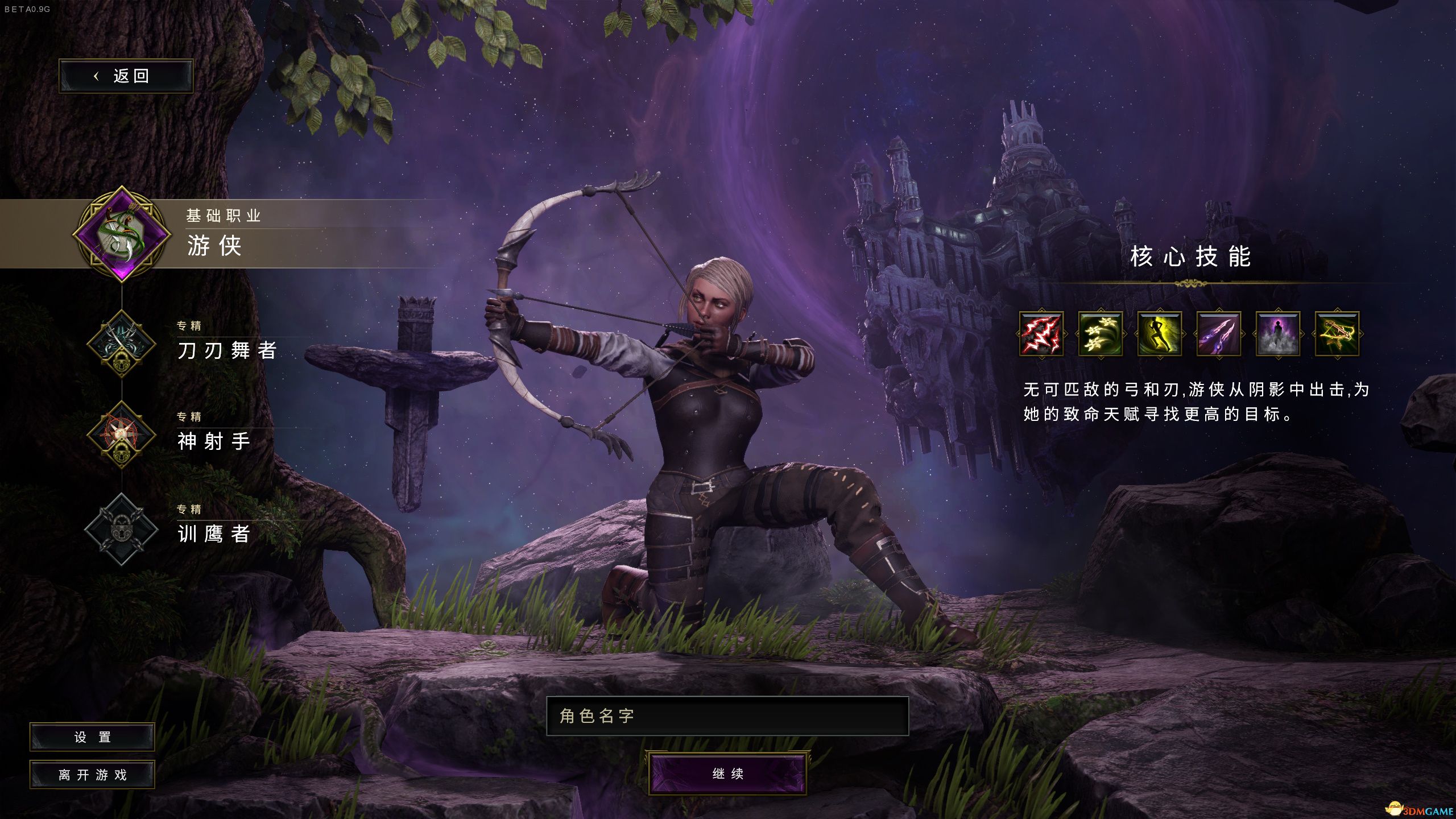Show the yellow running figure skill icon
The height and width of the screenshot is (819, 1456).
pos(1159,334)
